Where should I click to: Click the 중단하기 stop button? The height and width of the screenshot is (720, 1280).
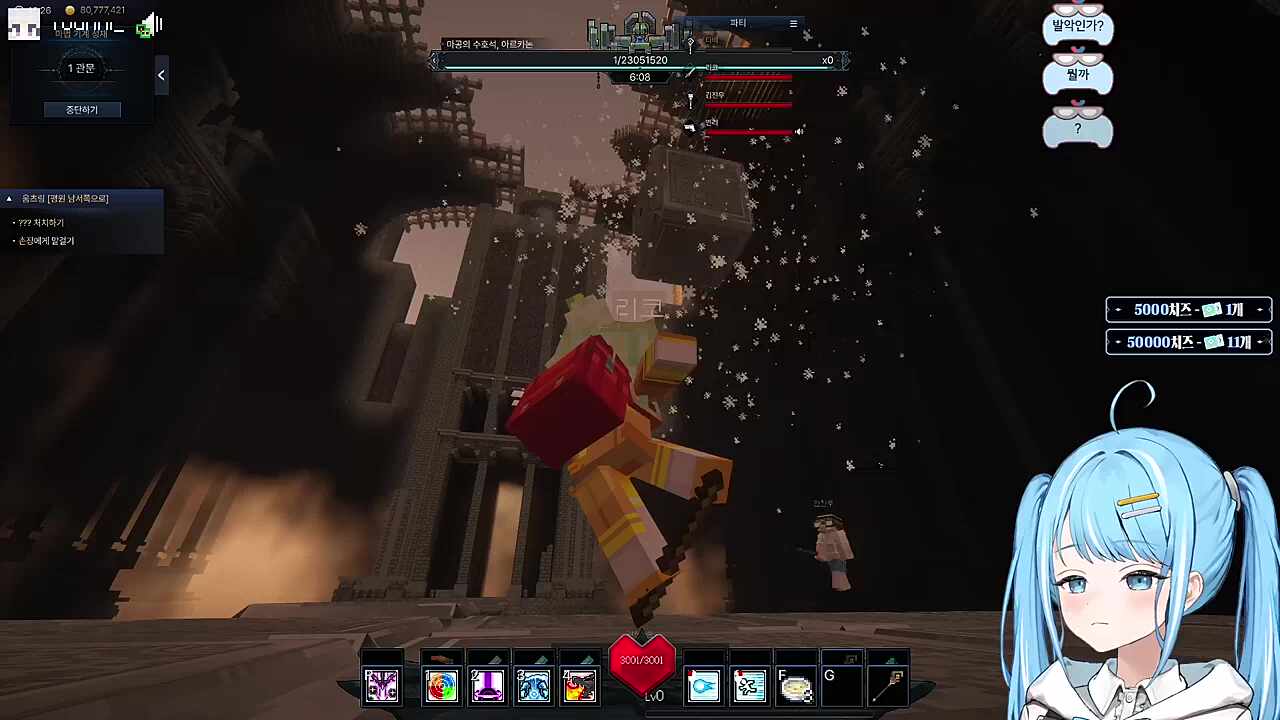(82, 109)
